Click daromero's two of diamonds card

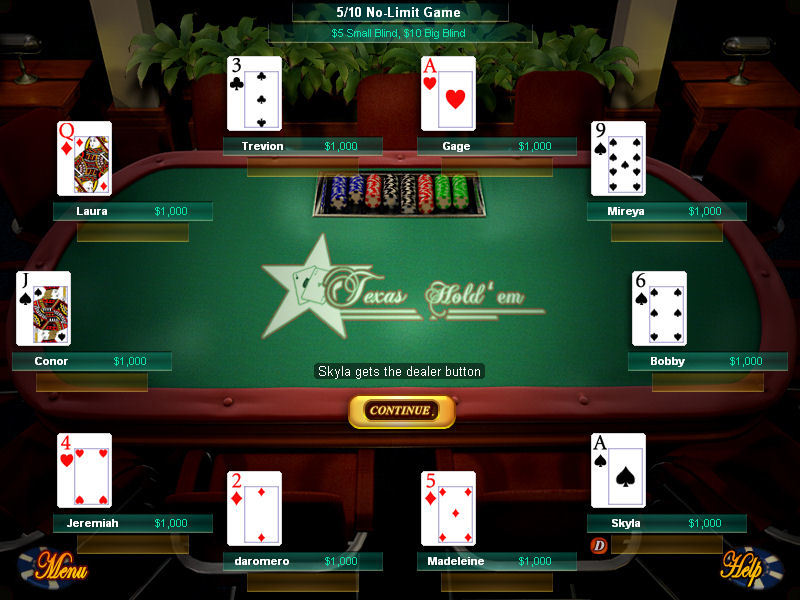tap(254, 508)
